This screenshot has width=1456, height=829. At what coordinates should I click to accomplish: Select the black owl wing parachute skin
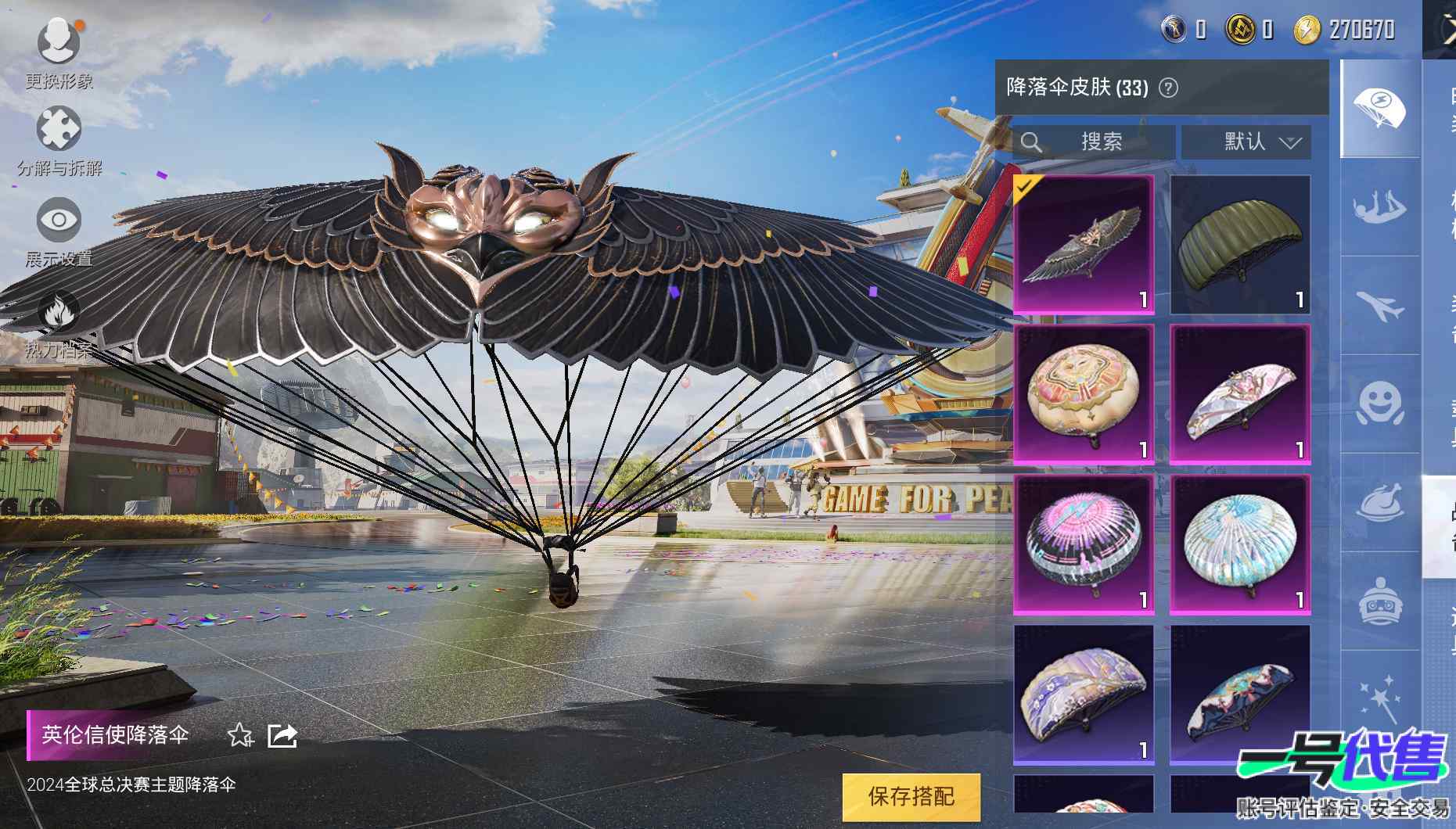1084,244
